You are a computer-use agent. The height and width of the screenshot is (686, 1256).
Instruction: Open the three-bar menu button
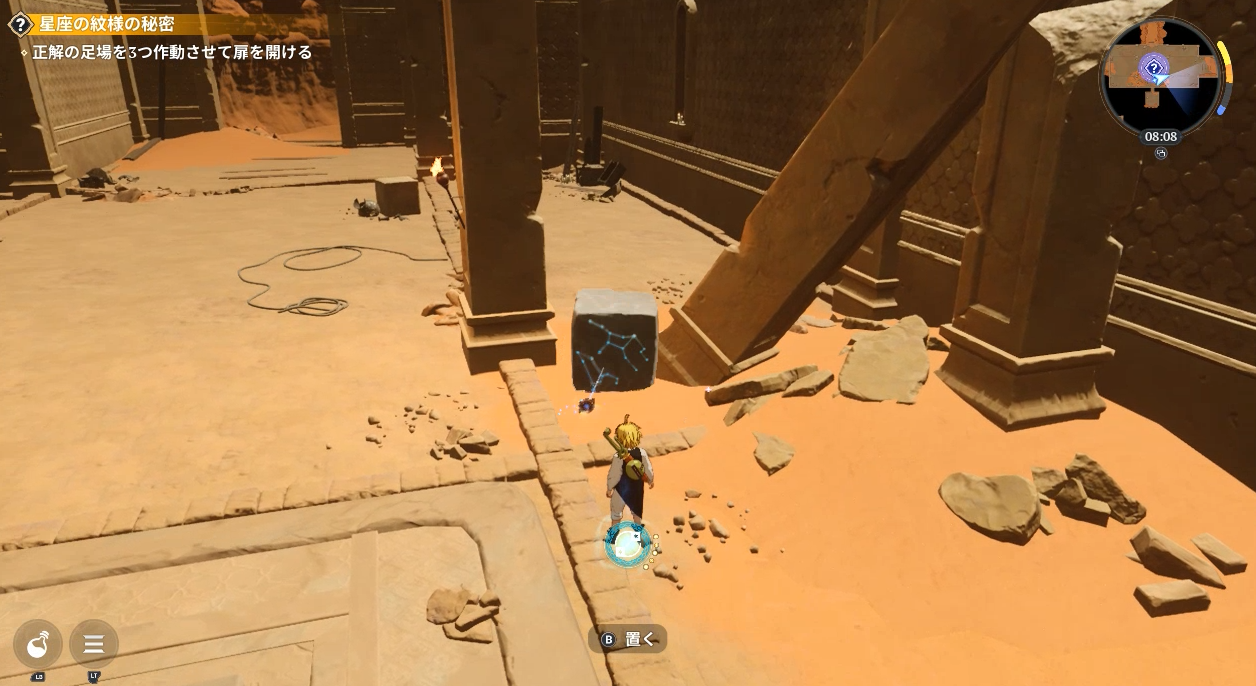click(94, 644)
